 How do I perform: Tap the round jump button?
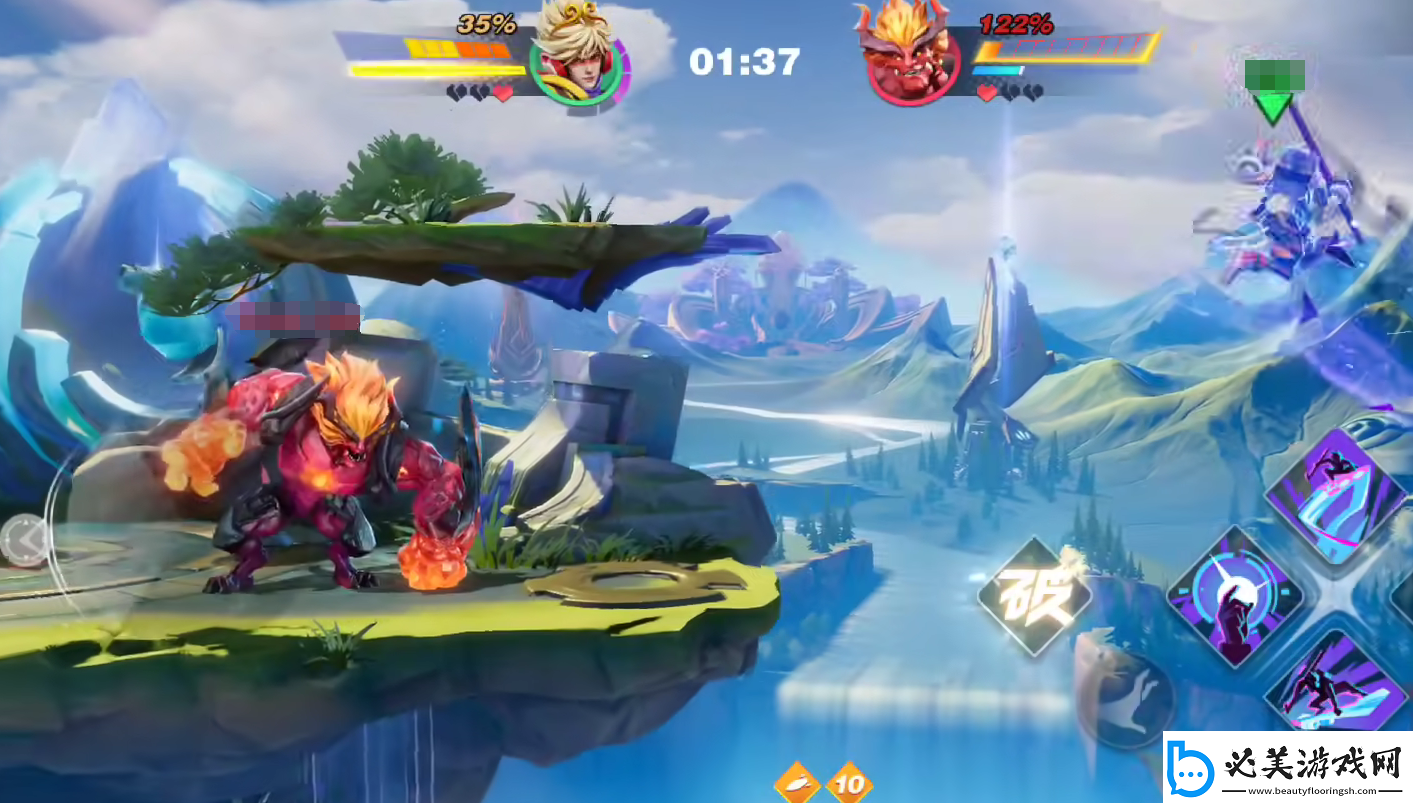tap(1129, 696)
